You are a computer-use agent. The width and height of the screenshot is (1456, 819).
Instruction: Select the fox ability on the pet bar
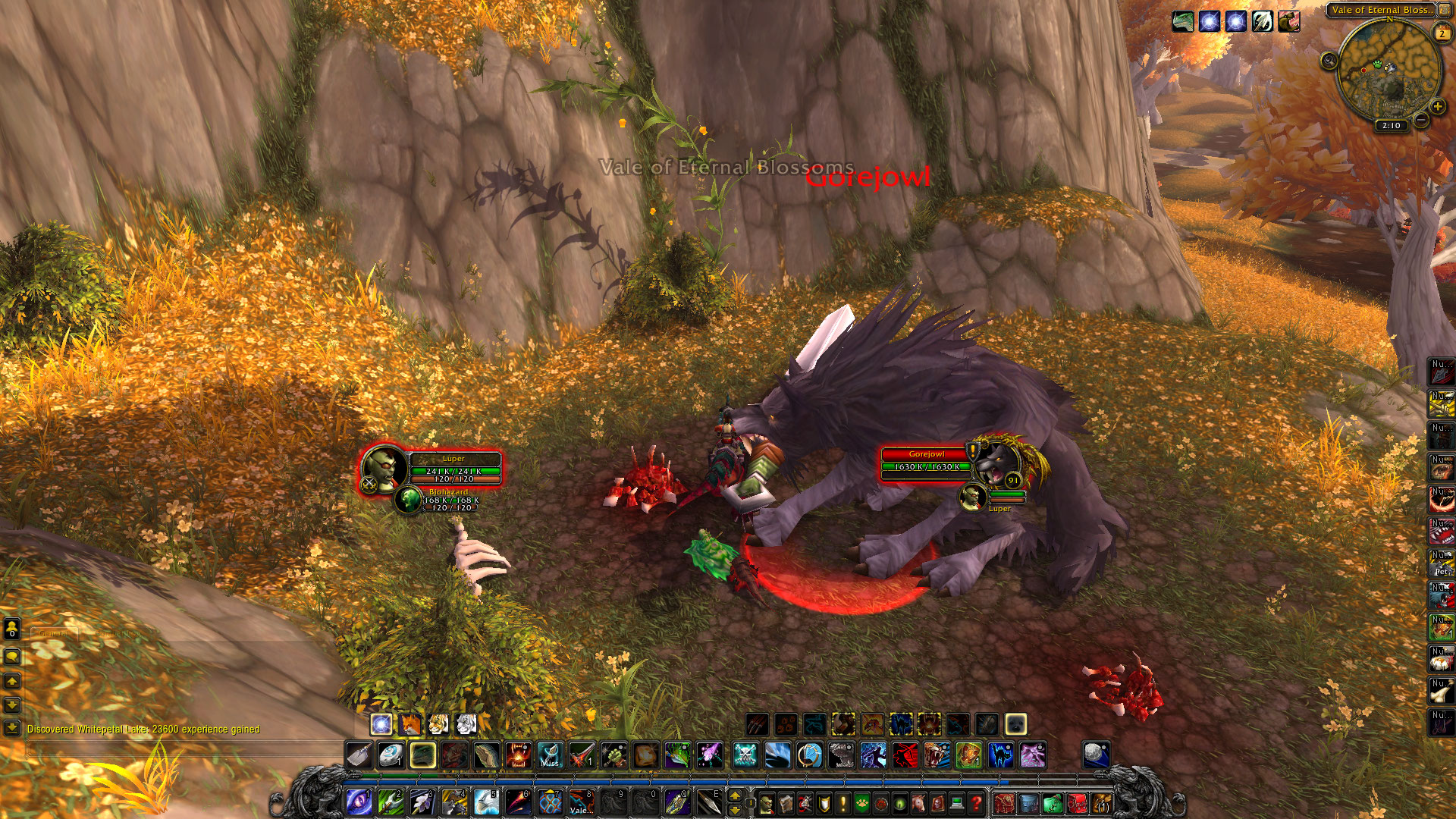tap(410, 723)
